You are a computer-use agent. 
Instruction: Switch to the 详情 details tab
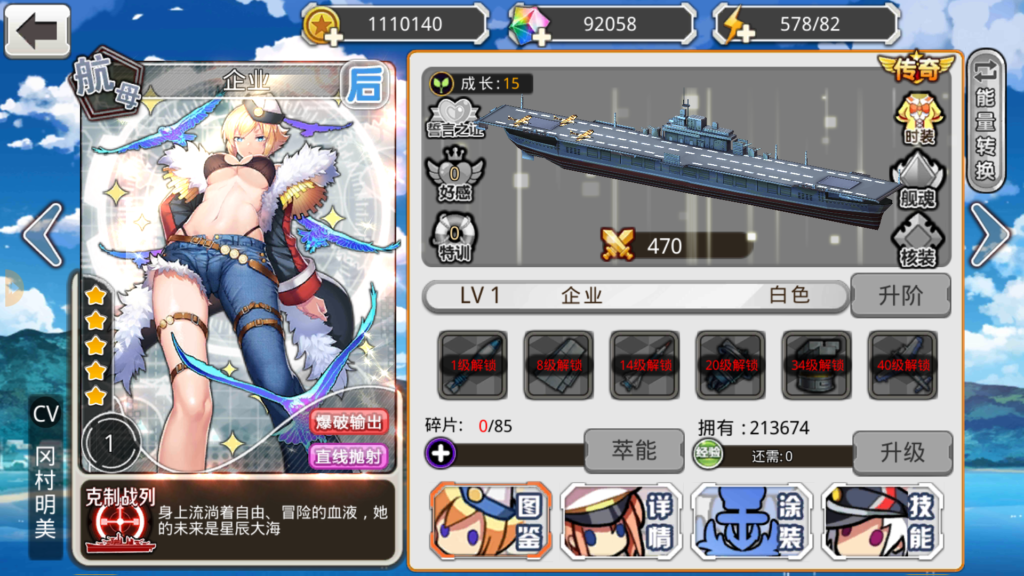pyautogui.click(x=621, y=520)
